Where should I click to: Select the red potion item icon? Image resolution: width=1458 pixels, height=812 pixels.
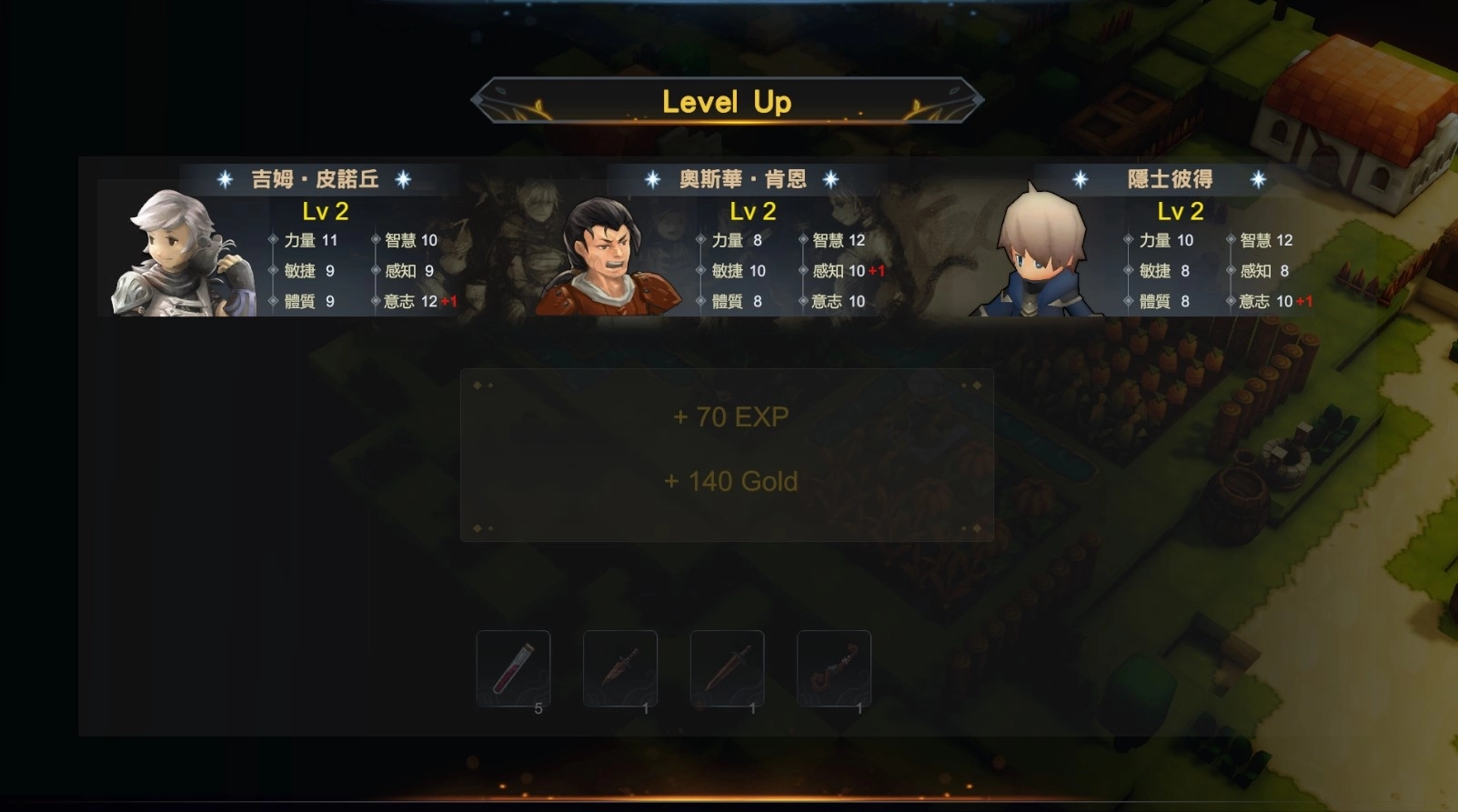[513, 668]
